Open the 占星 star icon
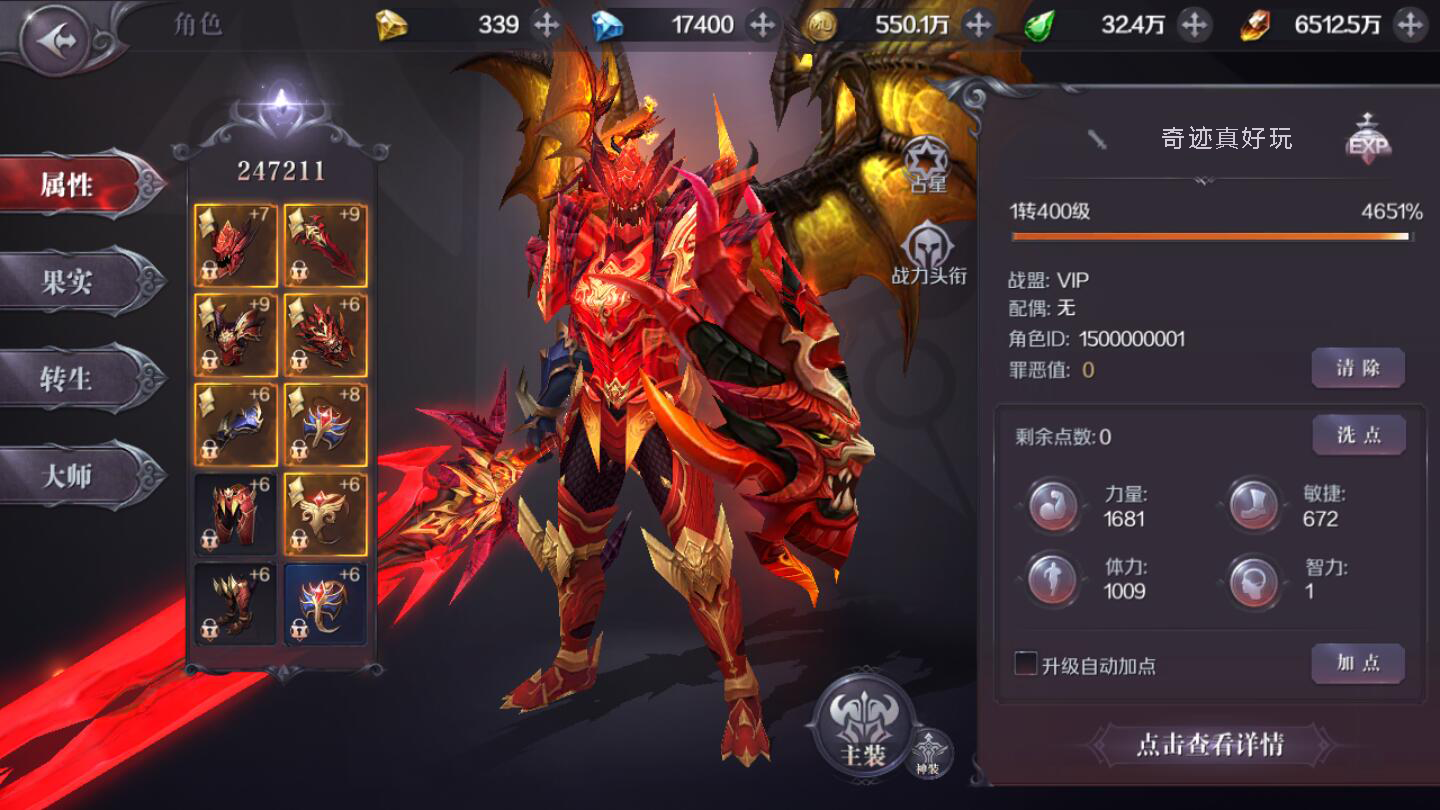This screenshot has width=1440, height=810. [927, 163]
